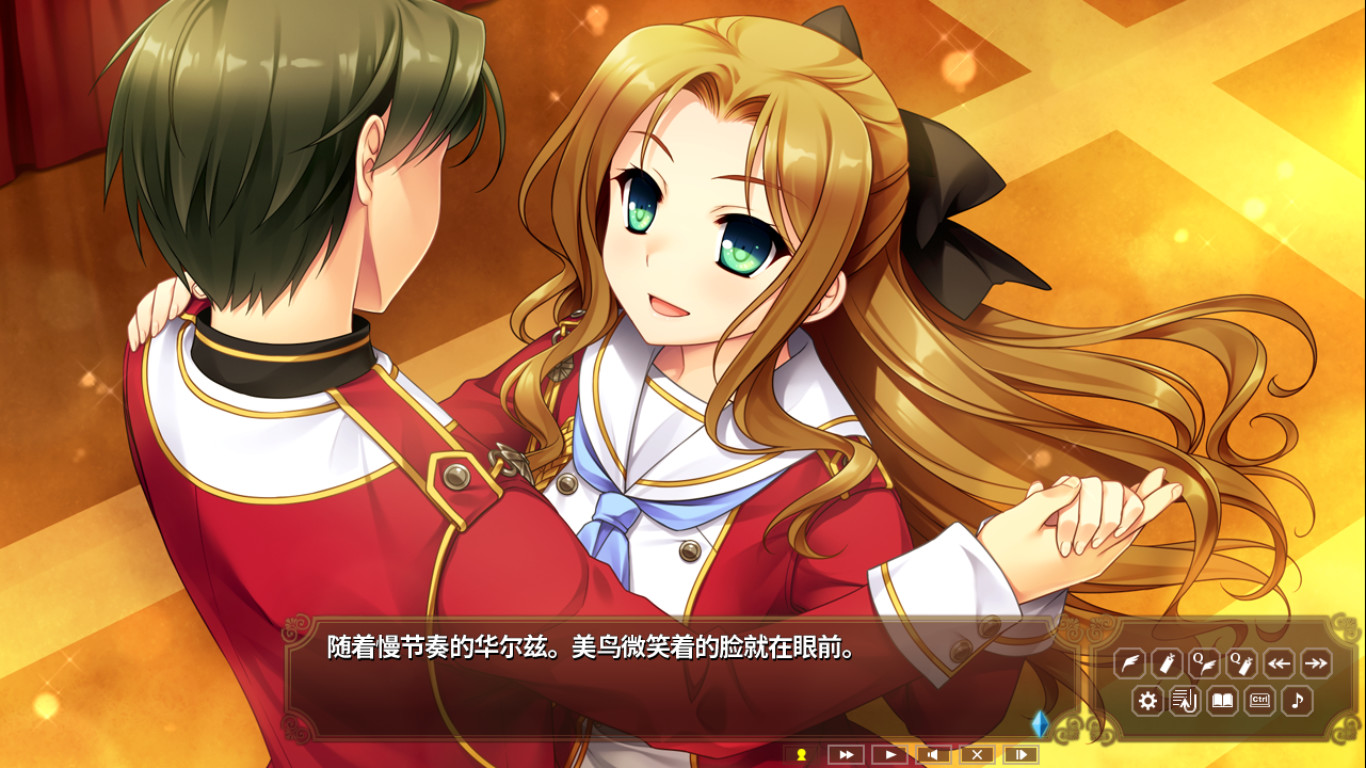The image size is (1366, 768).
Task: Activate the Ctrl skip-mode icon
Action: point(1259,700)
